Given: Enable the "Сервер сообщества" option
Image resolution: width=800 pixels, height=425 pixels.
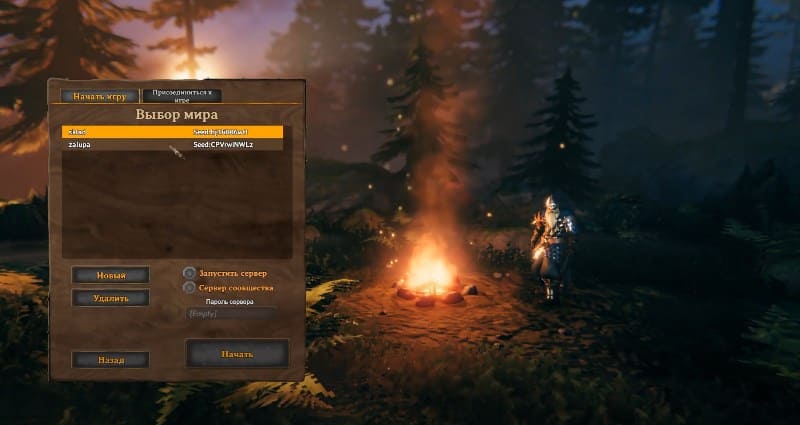Looking at the screenshot, I should tap(190, 288).
